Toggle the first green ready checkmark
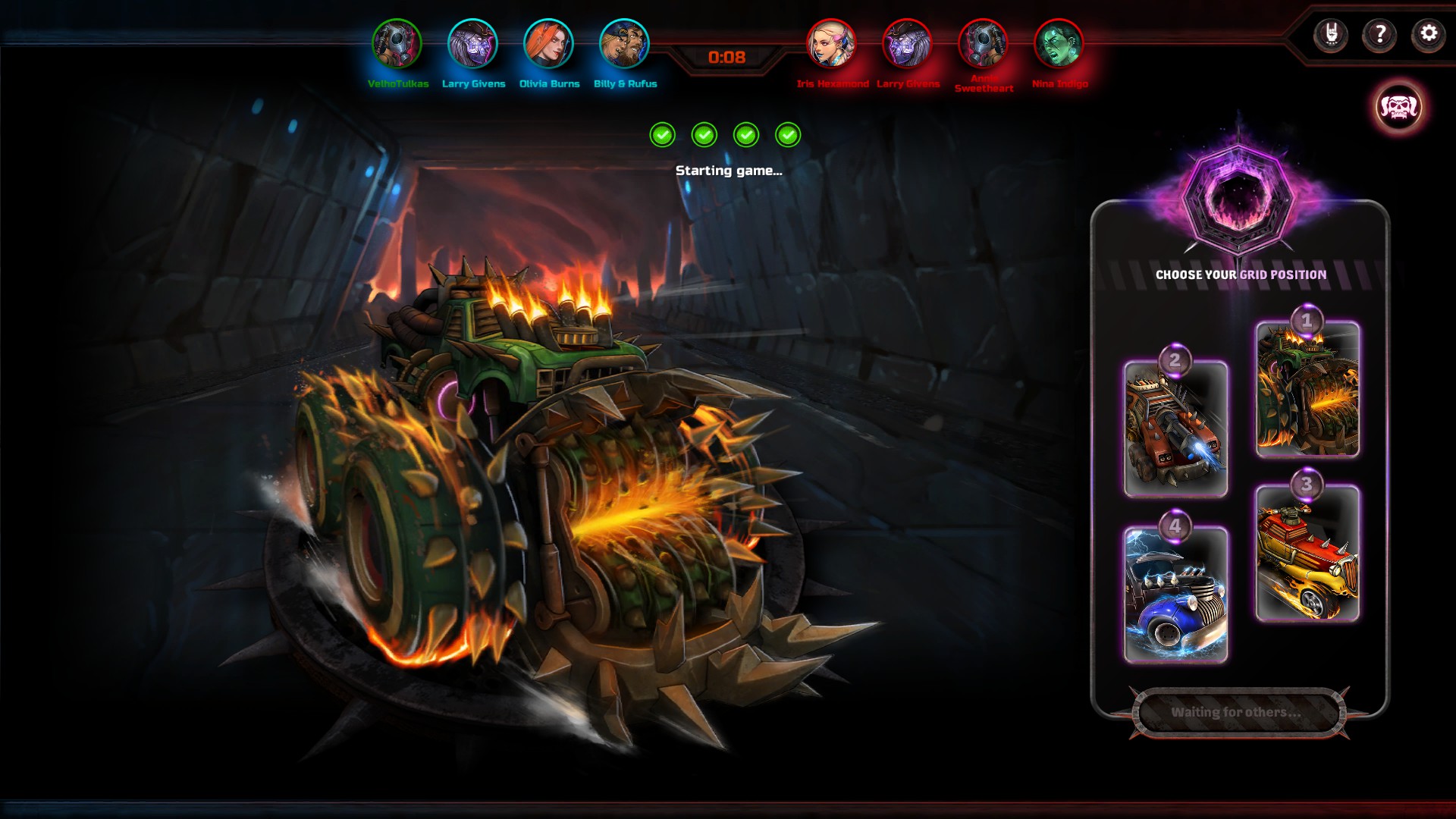 tap(663, 134)
